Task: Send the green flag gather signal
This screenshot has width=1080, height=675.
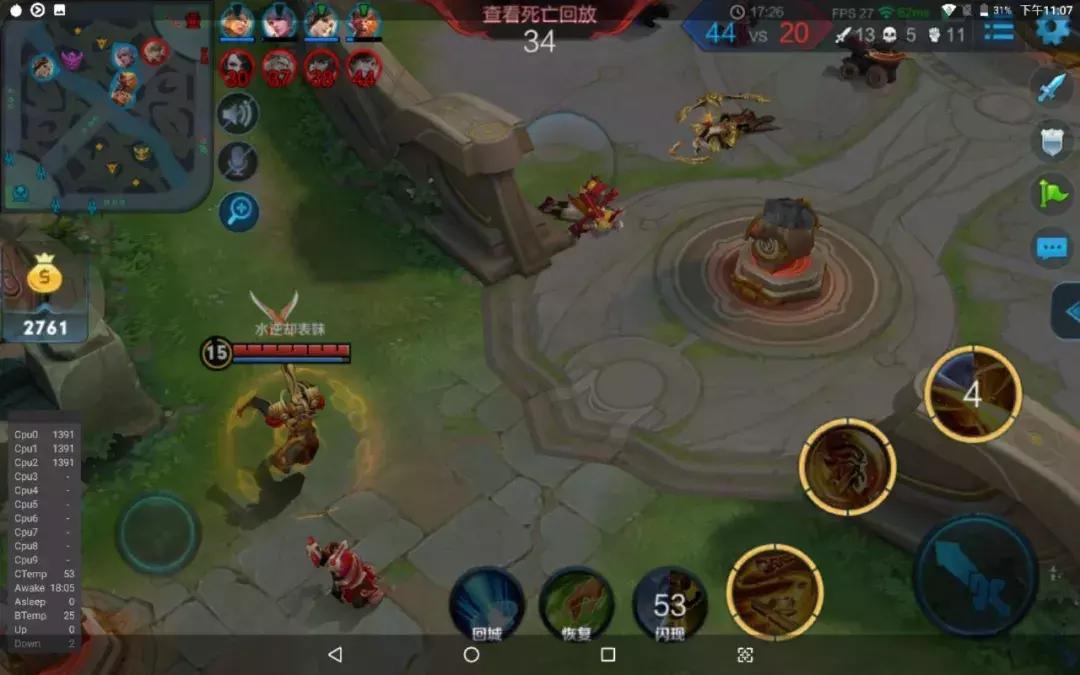Action: (x=1051, y=193)
